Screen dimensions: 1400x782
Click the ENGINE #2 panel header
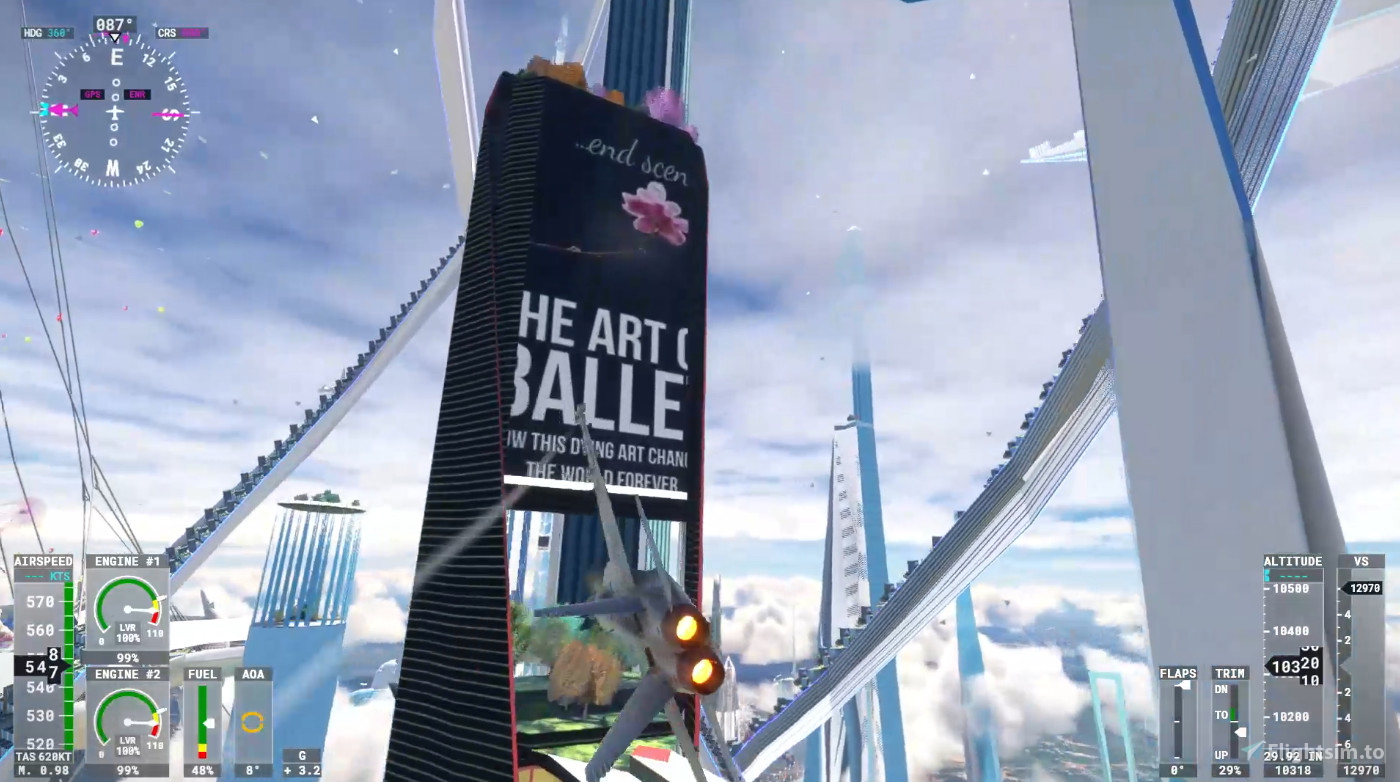[128, 674]
